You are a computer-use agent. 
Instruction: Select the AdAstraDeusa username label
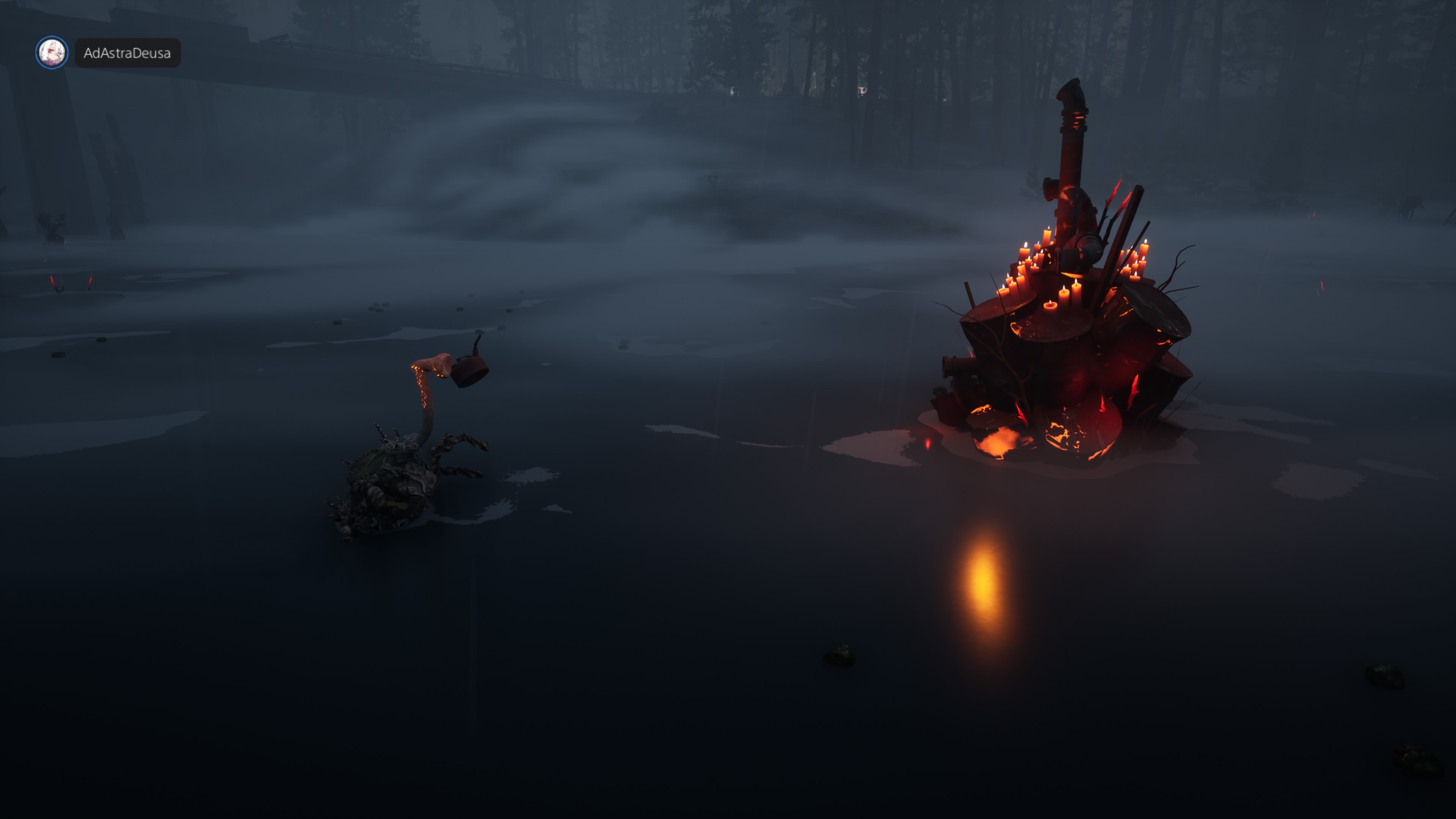127,53
